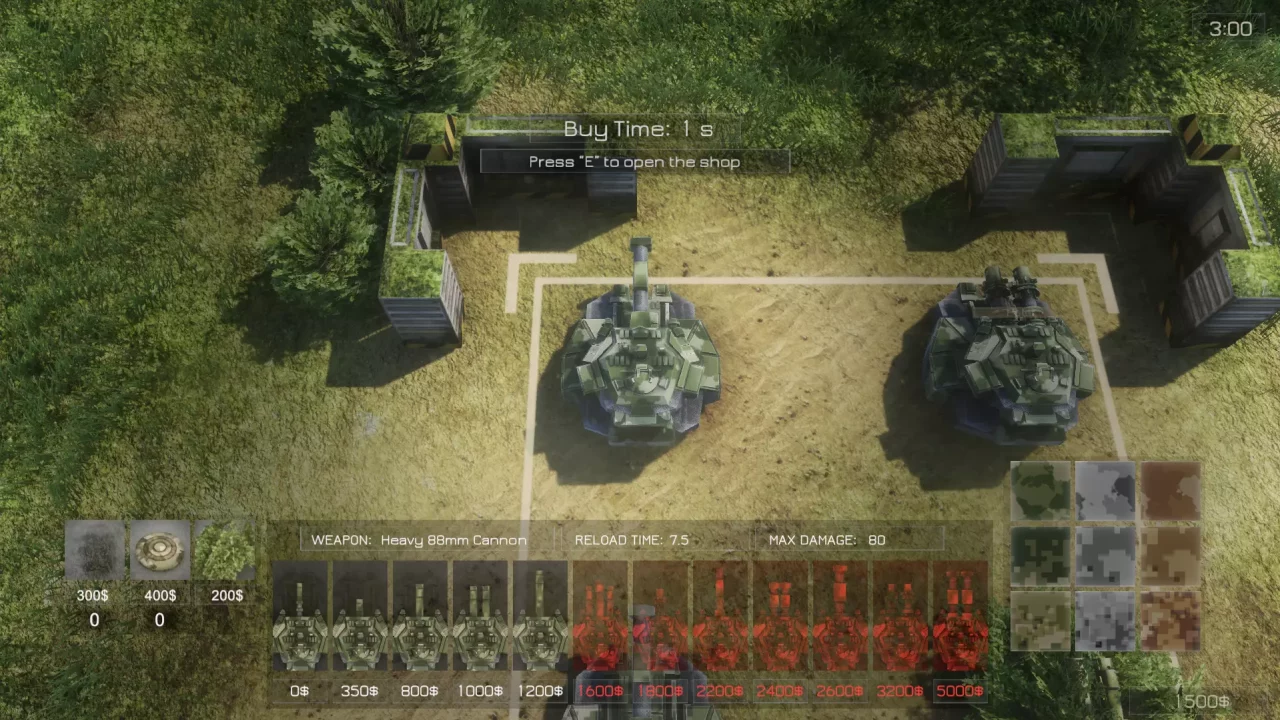The height and width of the screenshot is (720, 1280).
Task: Select the 300$ smoke consumable
Action: (x=93, y=548)
